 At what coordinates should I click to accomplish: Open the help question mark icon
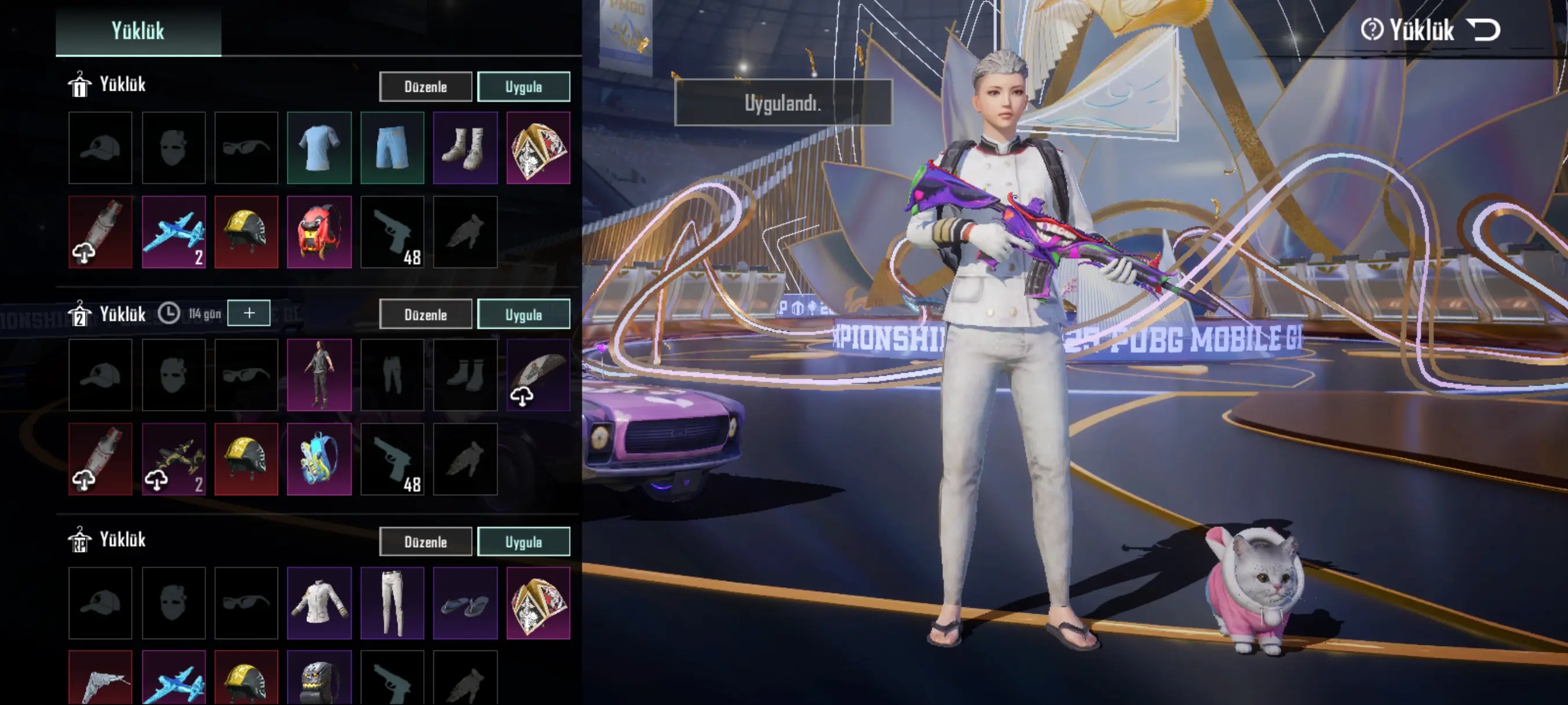(1372, 29)
